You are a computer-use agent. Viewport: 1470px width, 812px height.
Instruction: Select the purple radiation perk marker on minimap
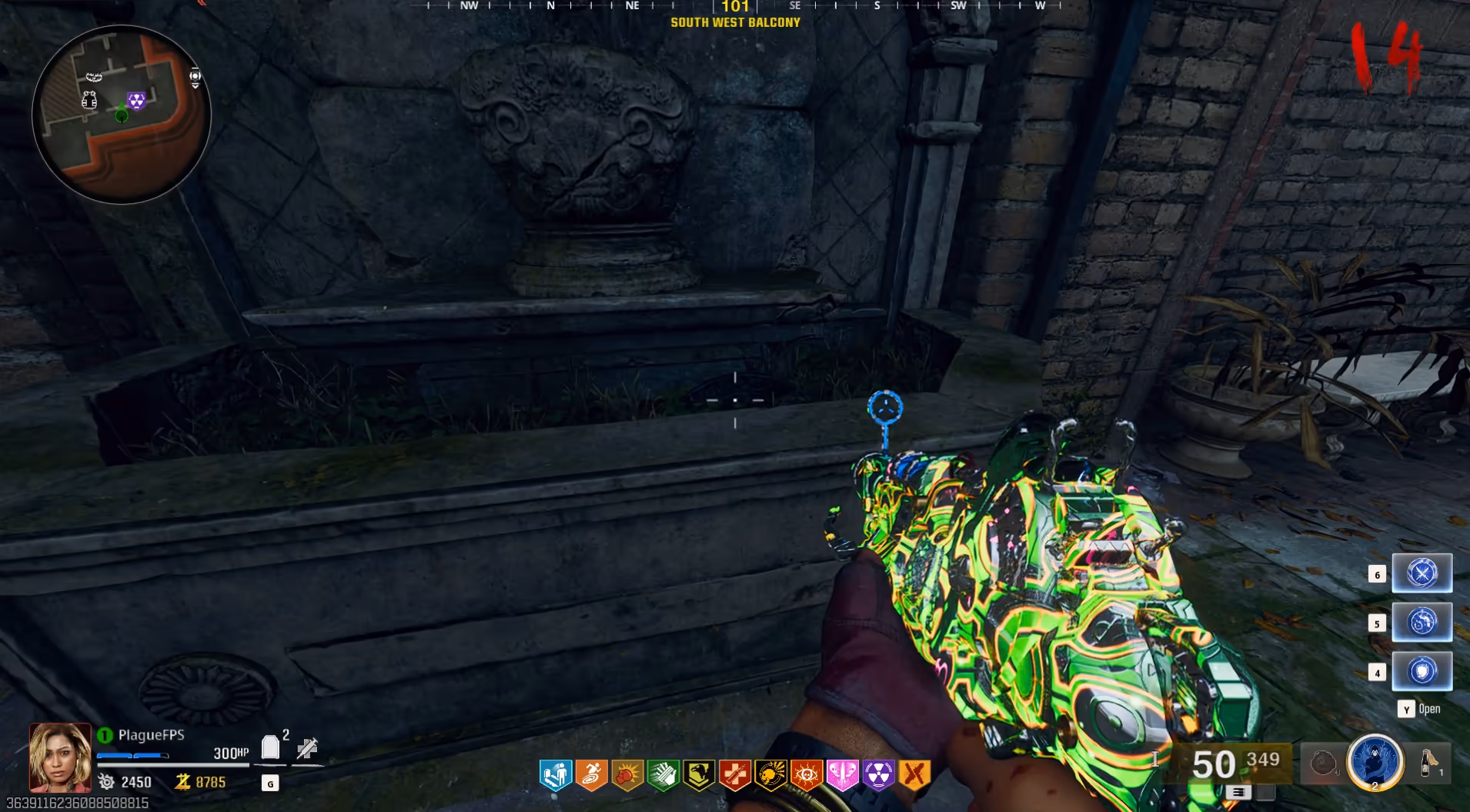click(136, 100)
